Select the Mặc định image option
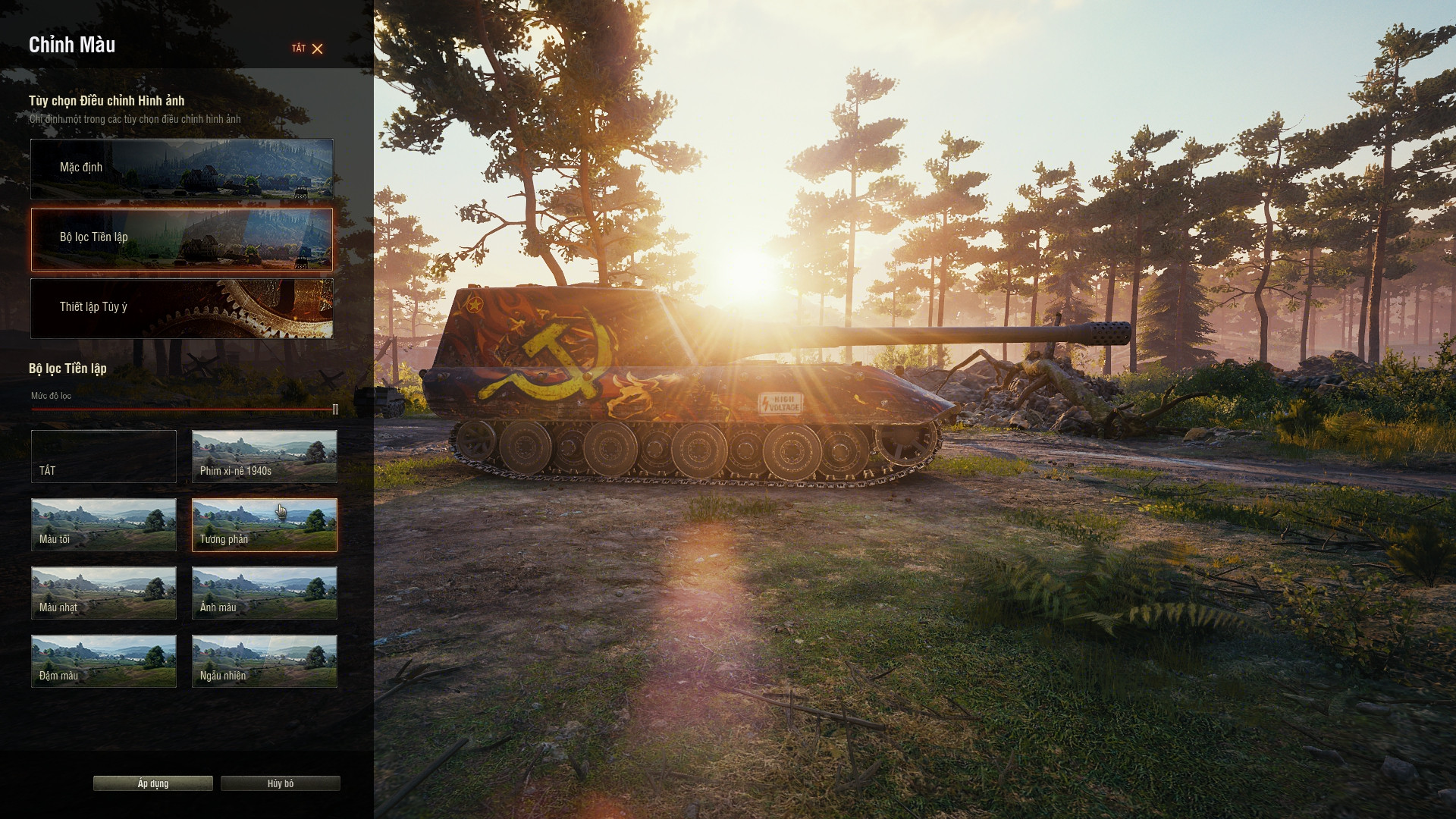Image resolution: width=1456 pixels, height=819 pixels. pos(182,168)
